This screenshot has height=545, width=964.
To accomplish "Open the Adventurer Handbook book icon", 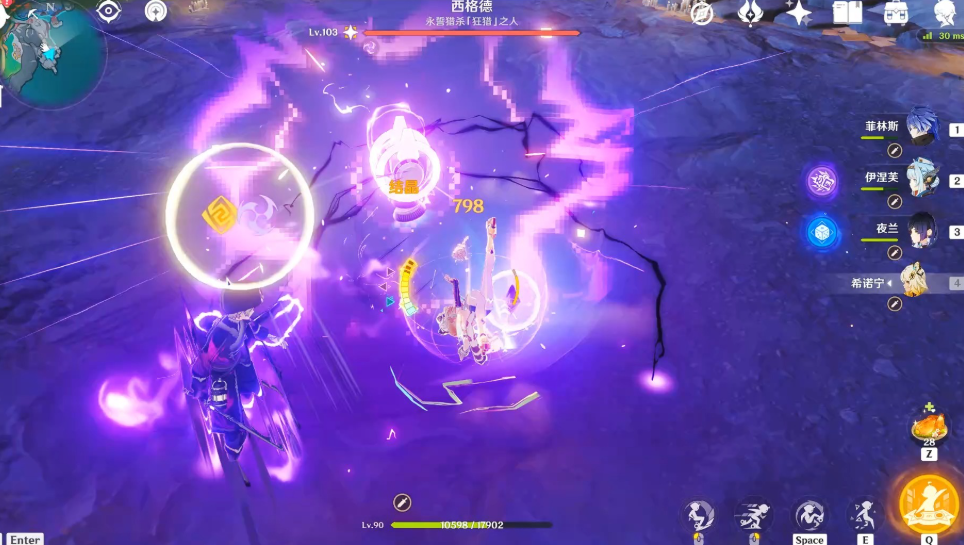I will 847,13.
